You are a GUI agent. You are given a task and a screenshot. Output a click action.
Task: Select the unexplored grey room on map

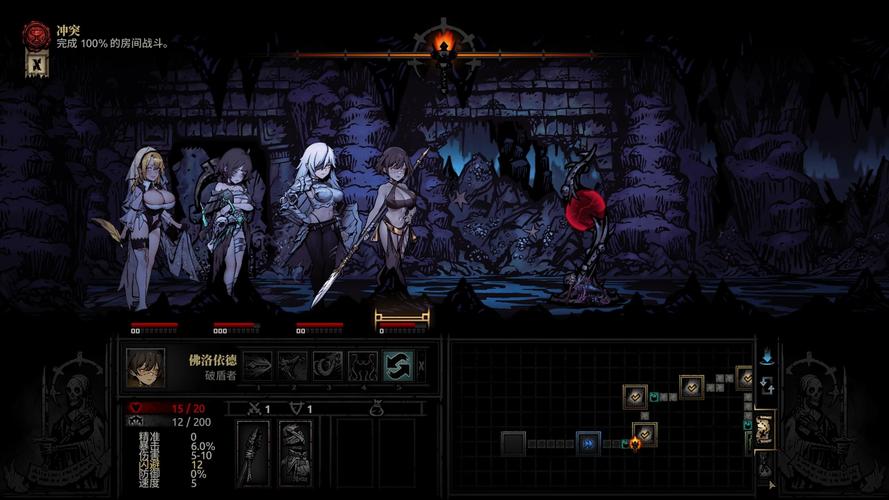[x=514, y=442]
